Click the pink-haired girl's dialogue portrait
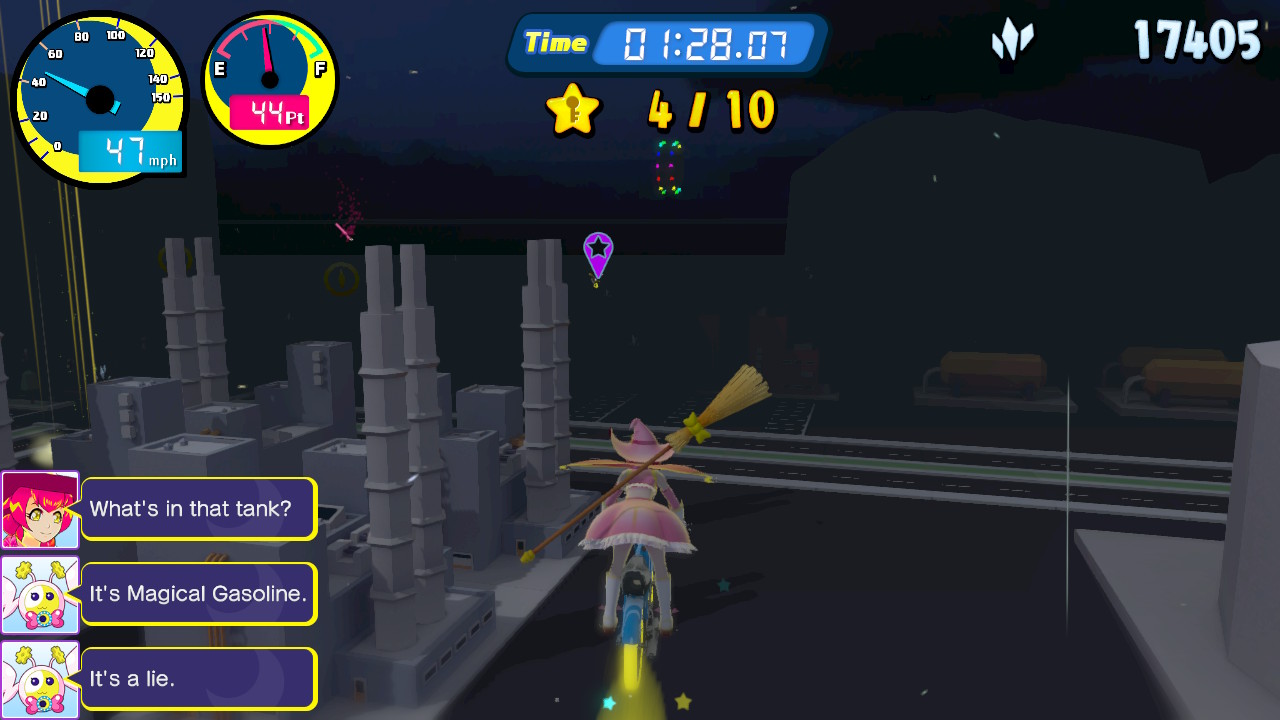 pos(40,510)
